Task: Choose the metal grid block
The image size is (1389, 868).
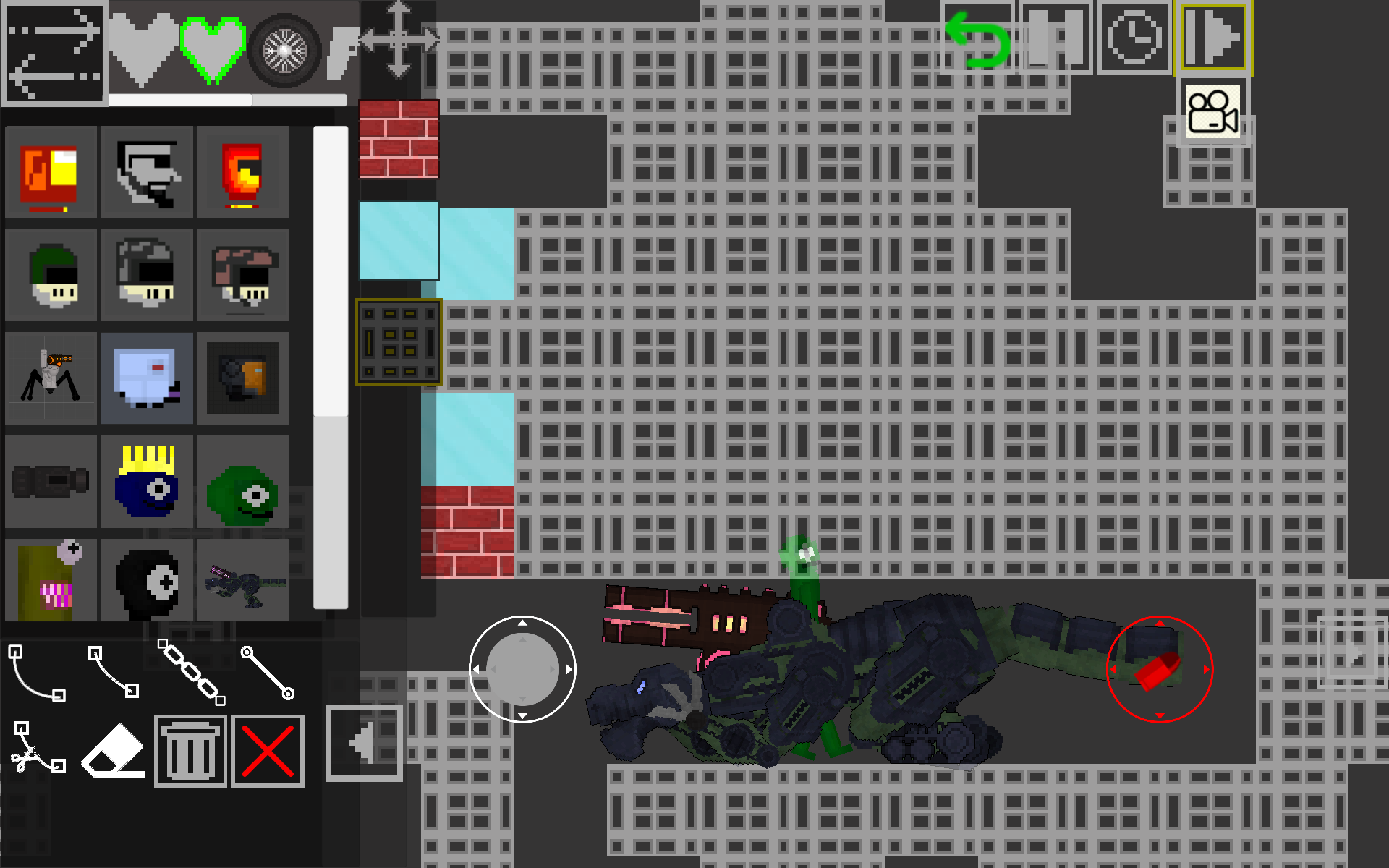Action: (x=399, y=341)
